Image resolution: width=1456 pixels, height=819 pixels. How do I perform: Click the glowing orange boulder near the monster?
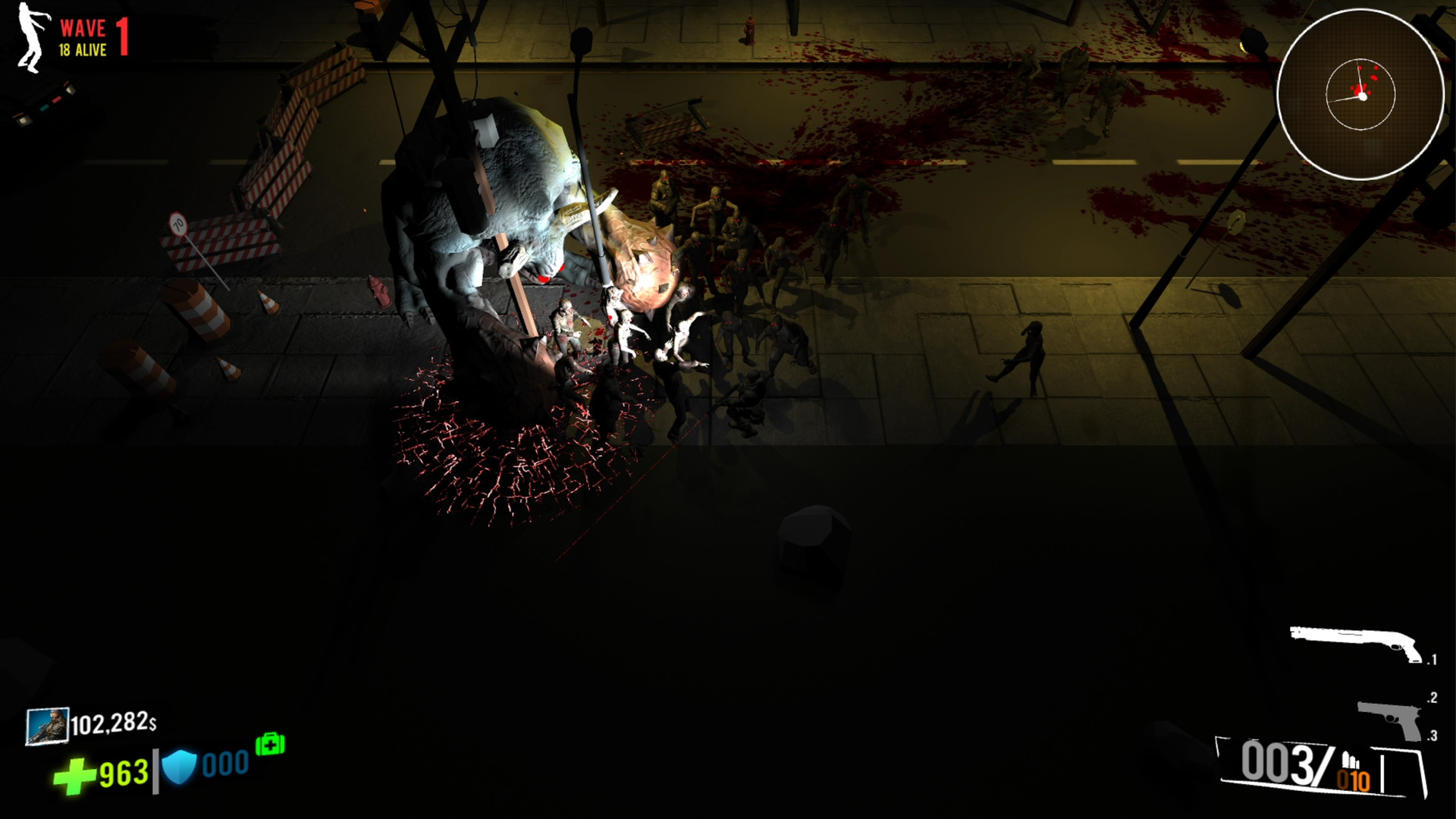tap(645, 258)
